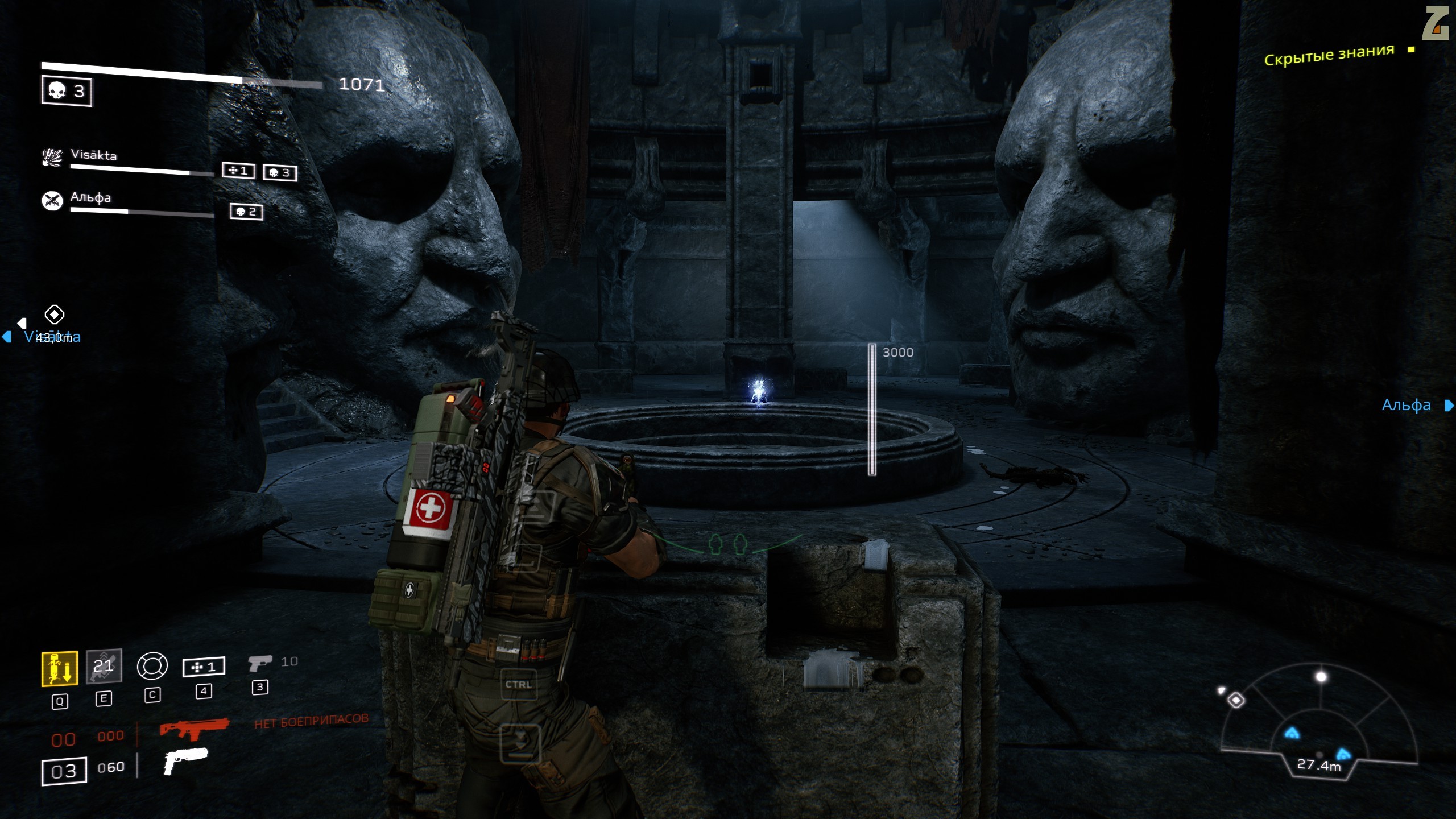This screenshot has width=1456, height=819.
Task: Select the ability on 21-second cooldown
Action: (x=104, y=666)
